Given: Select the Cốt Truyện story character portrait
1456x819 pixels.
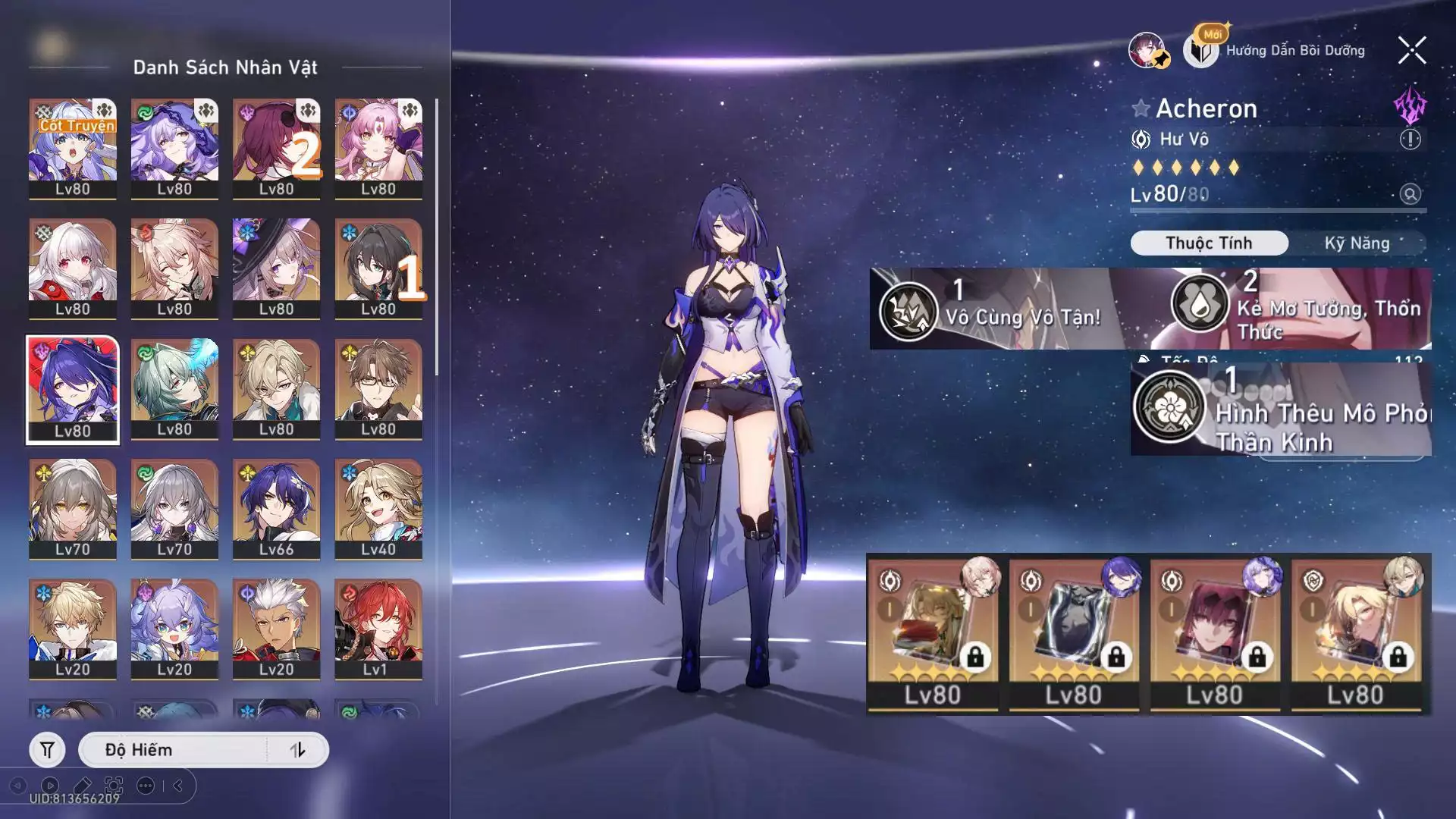Looking at the screenshot, I should (73, 149).
